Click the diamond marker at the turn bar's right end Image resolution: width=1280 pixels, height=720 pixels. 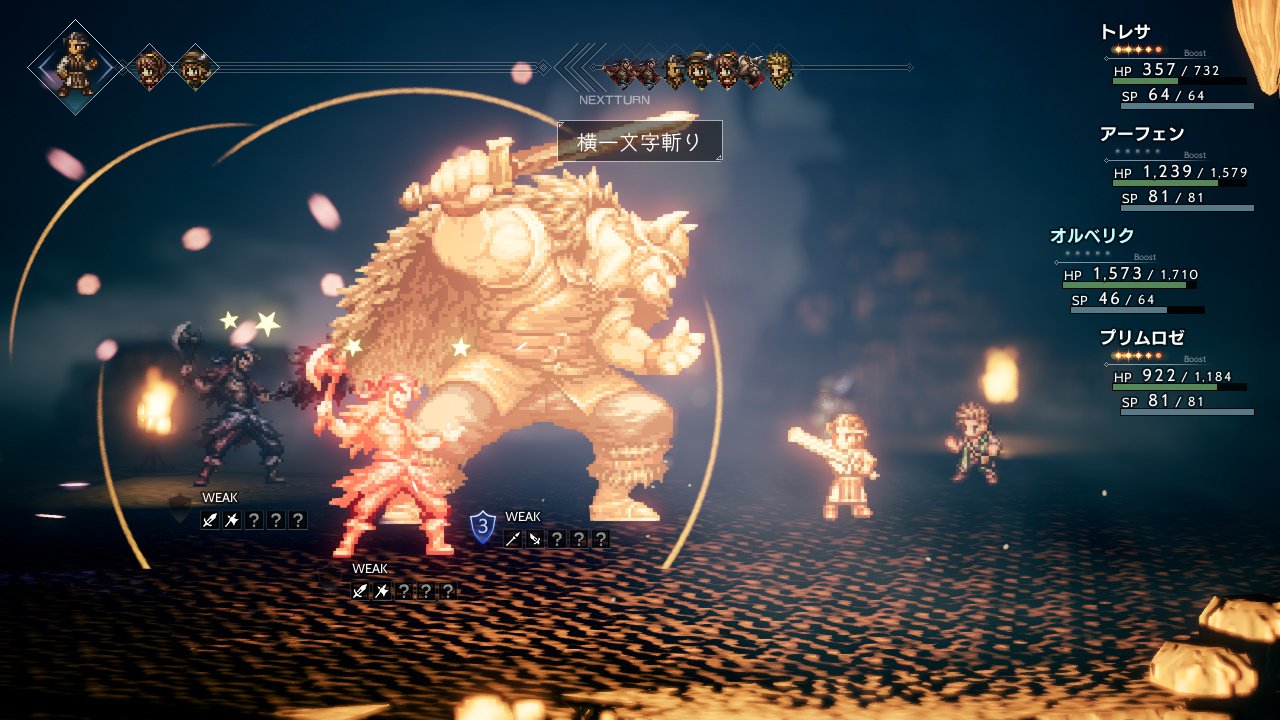tap(910, 68)
